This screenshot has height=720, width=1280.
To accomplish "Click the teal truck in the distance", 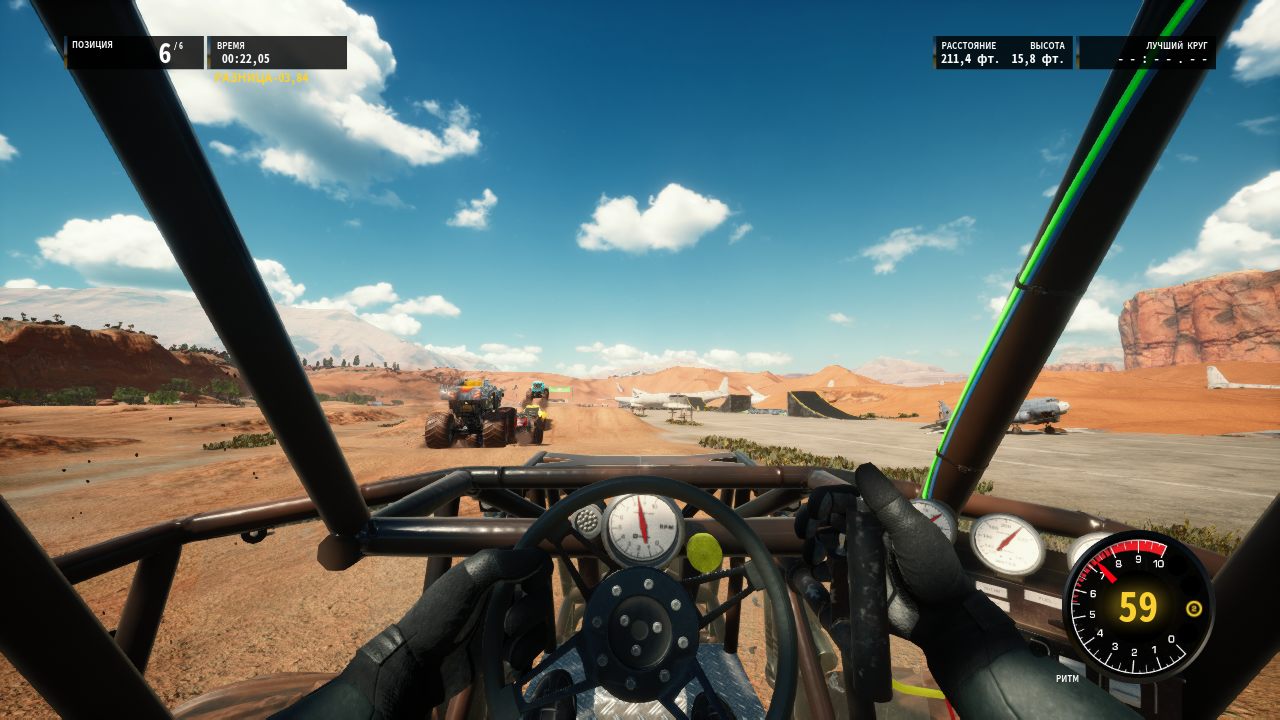I will [538, 390].
